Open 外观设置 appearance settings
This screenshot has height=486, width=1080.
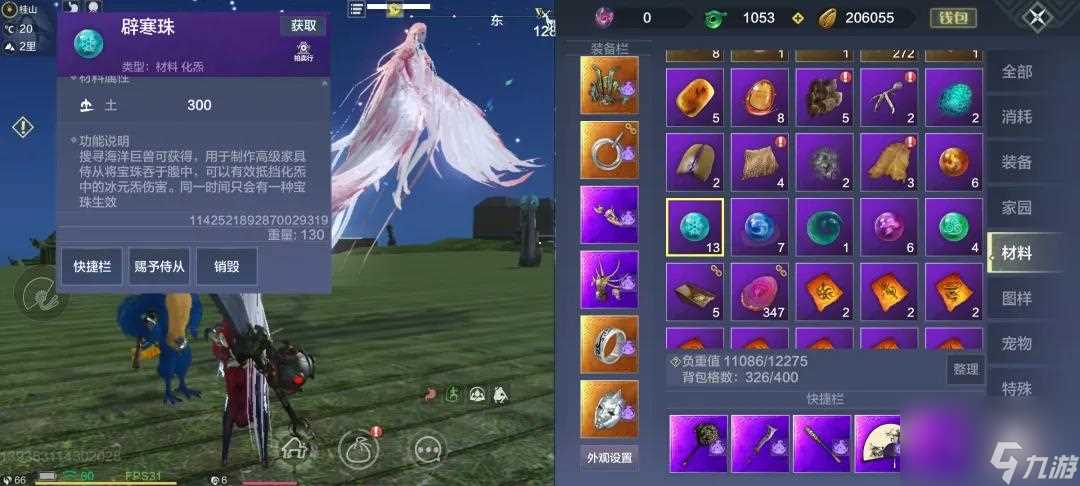609,458
